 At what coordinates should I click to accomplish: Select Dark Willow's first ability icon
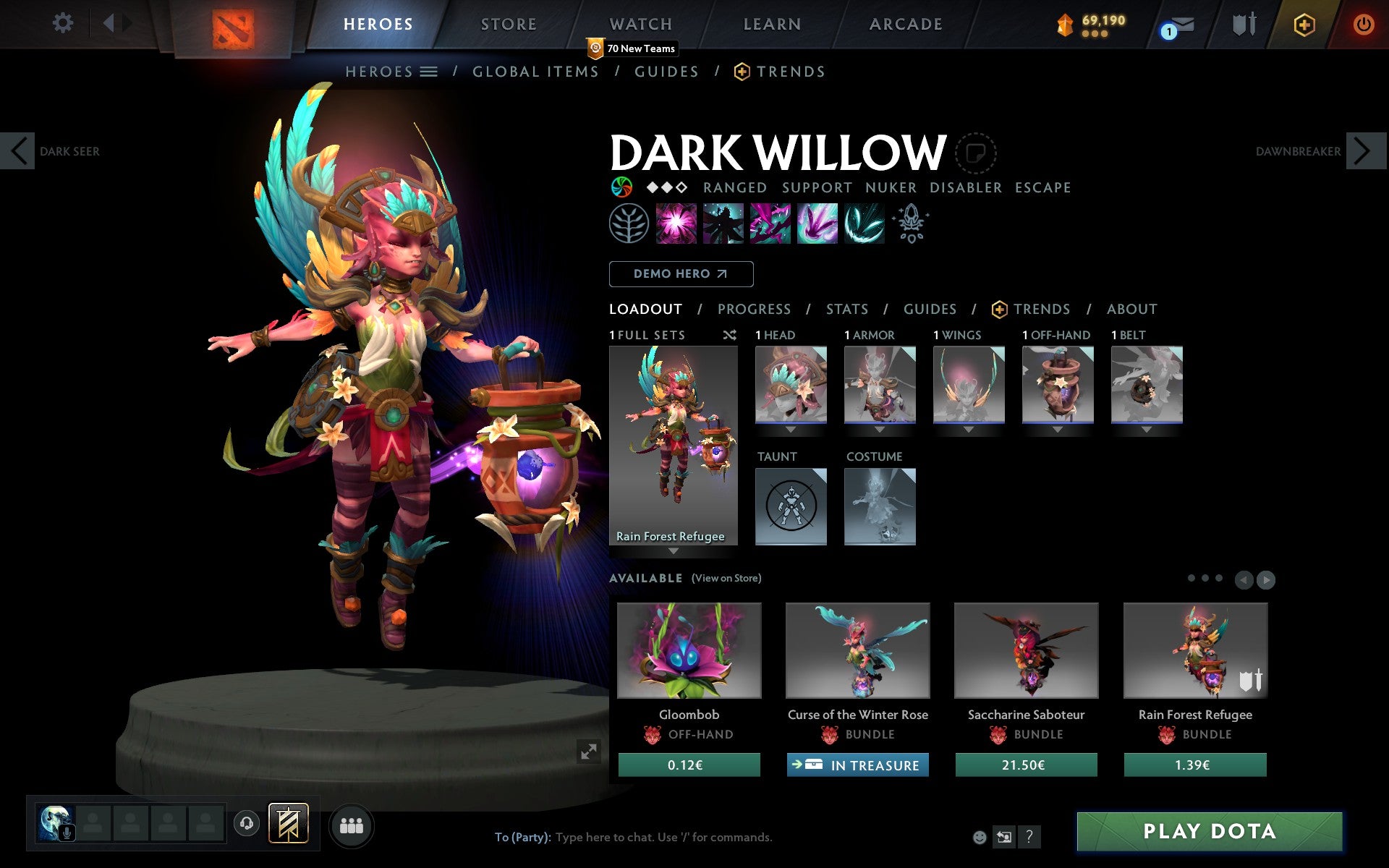point(675,223)
